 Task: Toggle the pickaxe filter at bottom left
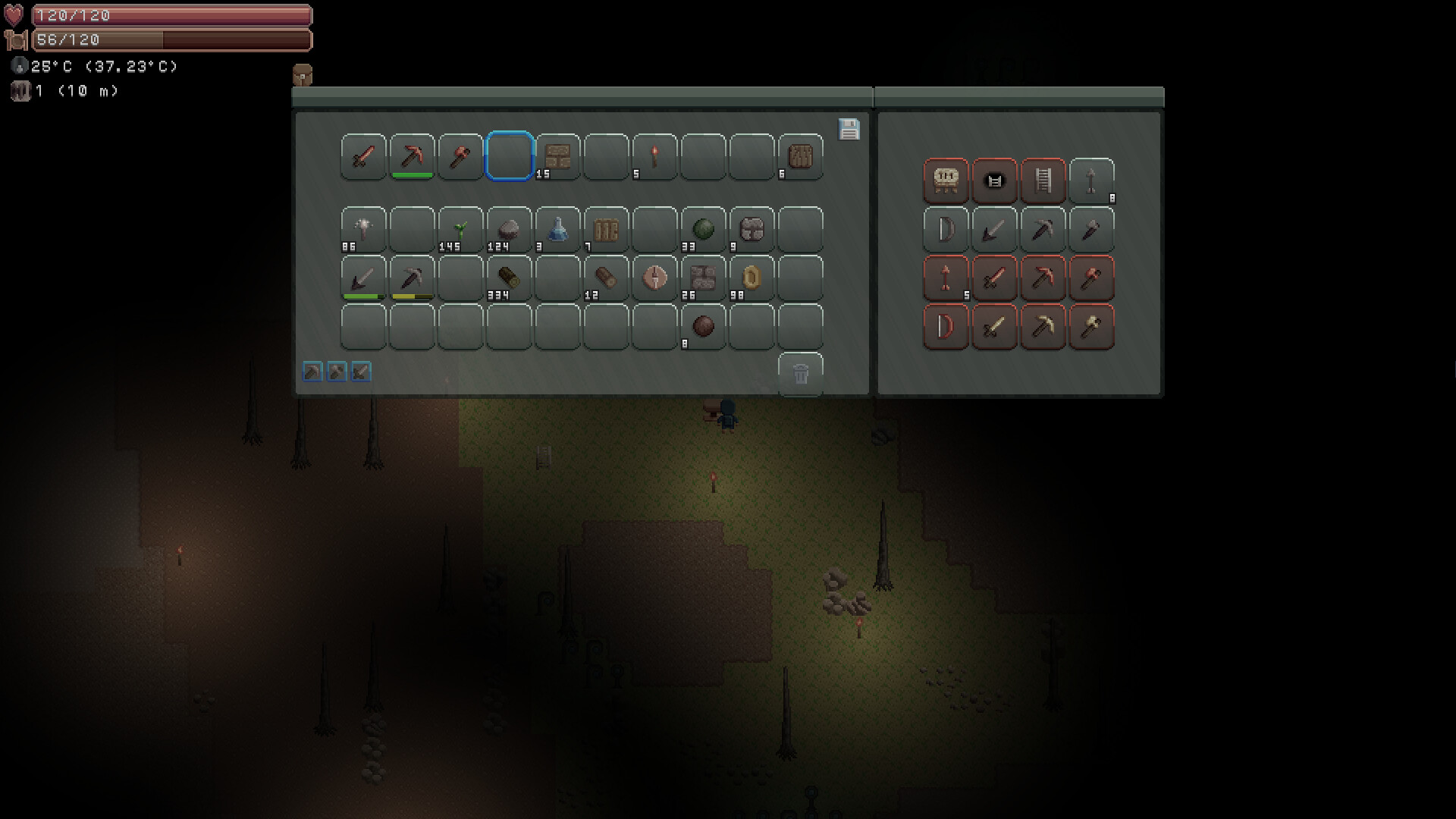[x=311, y=372]
